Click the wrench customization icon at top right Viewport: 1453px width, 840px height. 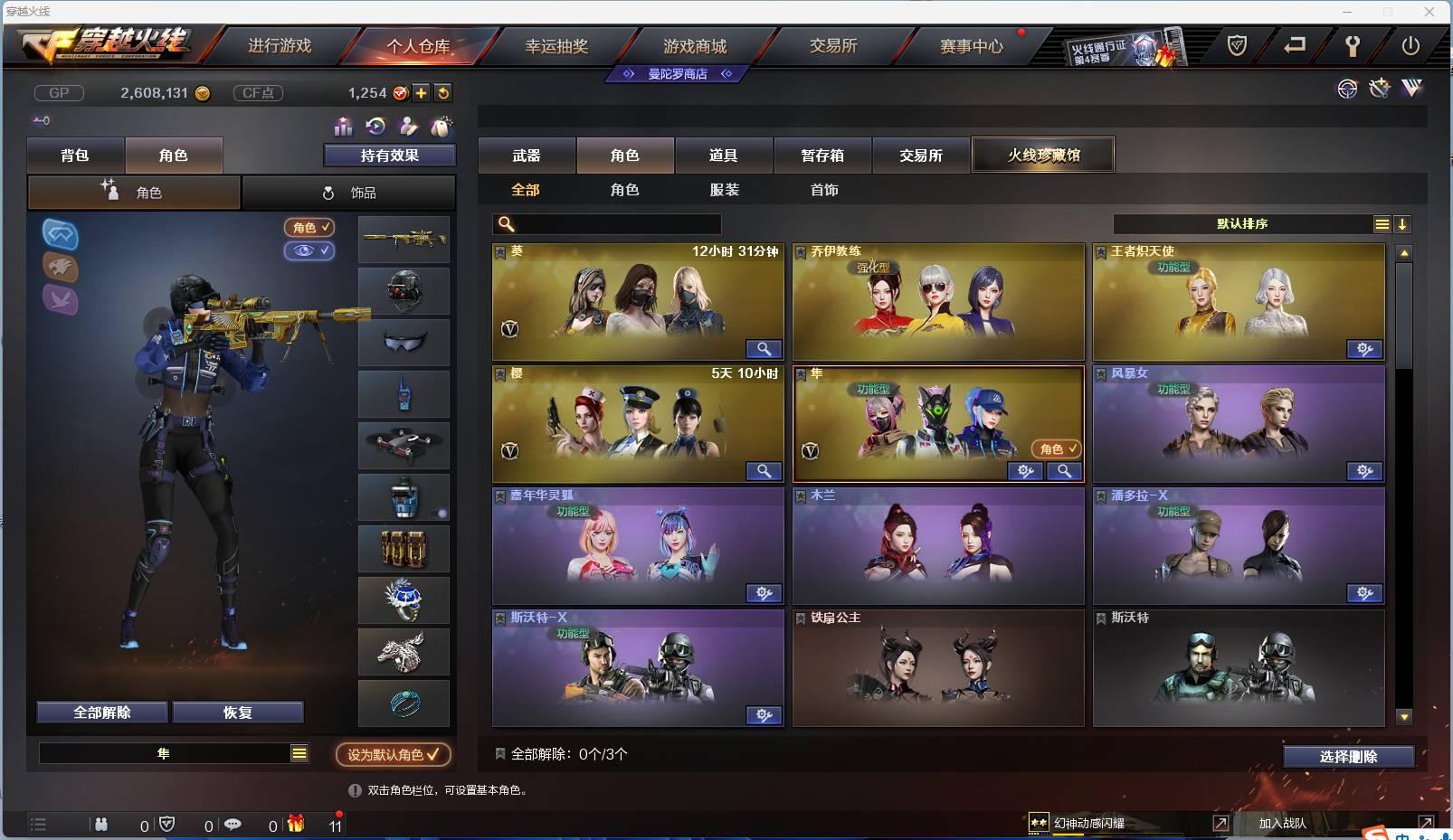pyautogui.click(x=1379, y=89)
